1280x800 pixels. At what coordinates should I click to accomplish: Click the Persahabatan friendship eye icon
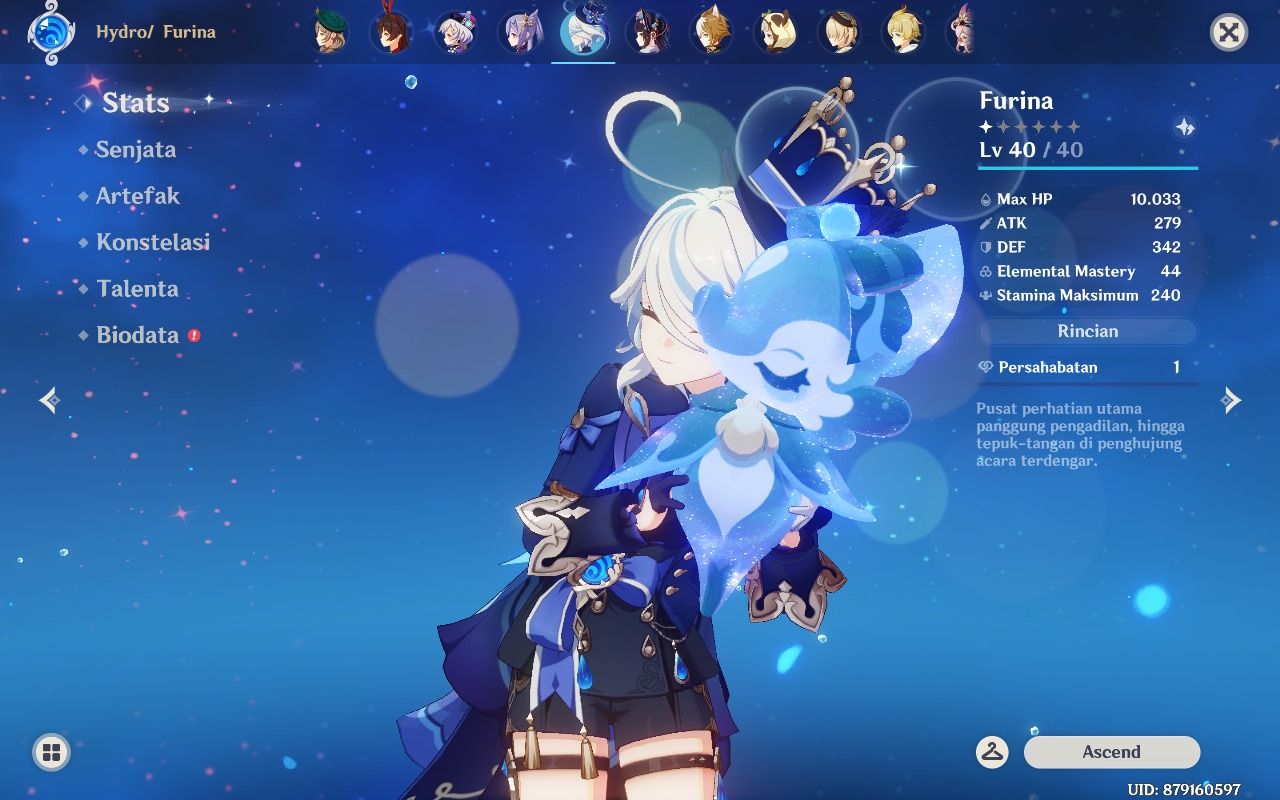[984, 367]
